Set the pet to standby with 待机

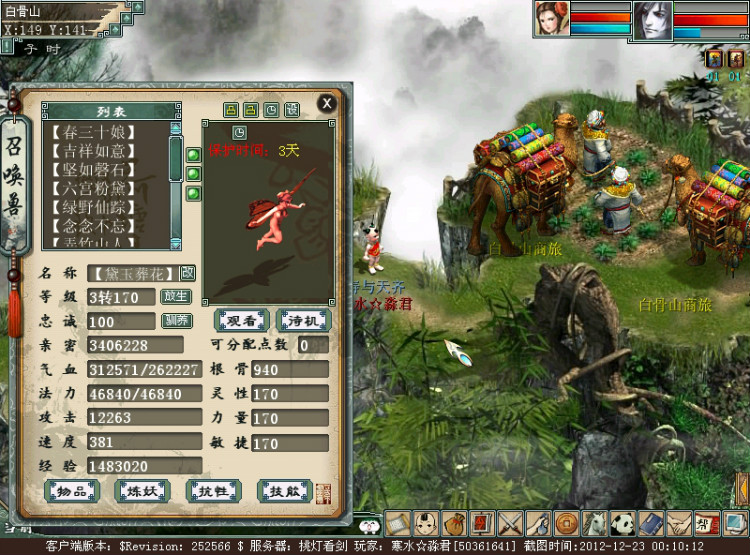pos(304,321)
